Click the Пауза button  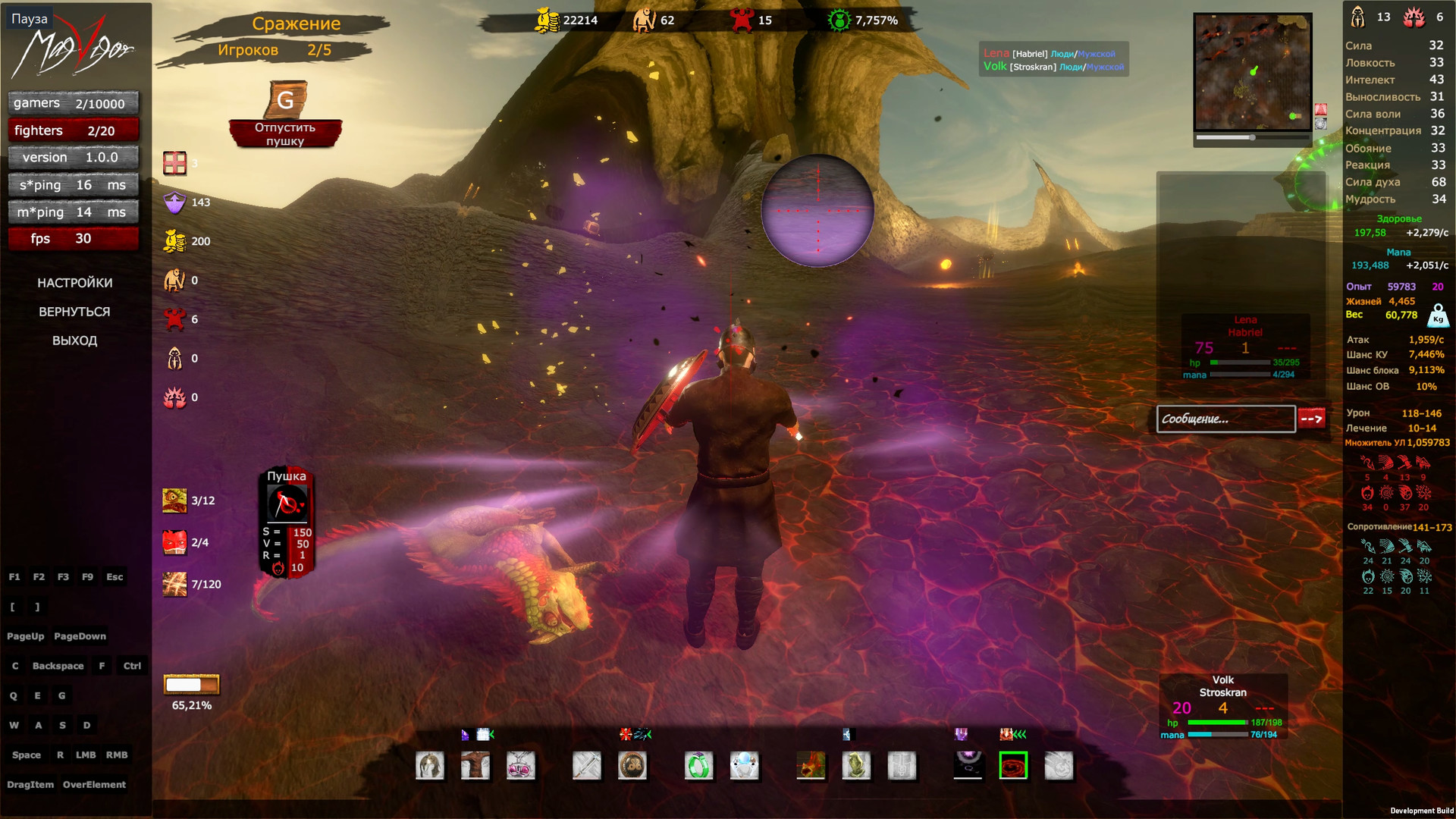(30, 18)
